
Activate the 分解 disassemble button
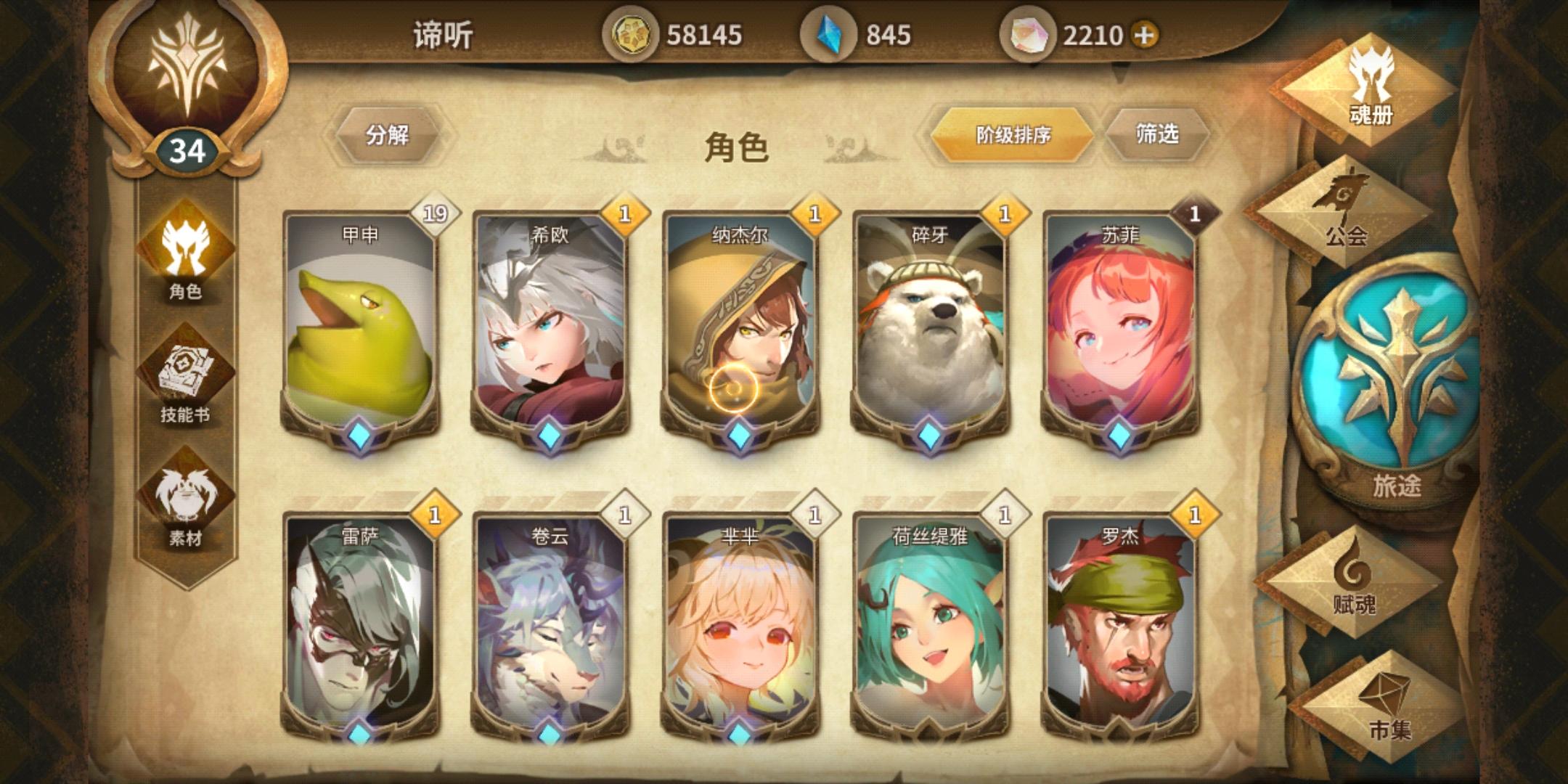pyautogui.click(x=387, y=133)
